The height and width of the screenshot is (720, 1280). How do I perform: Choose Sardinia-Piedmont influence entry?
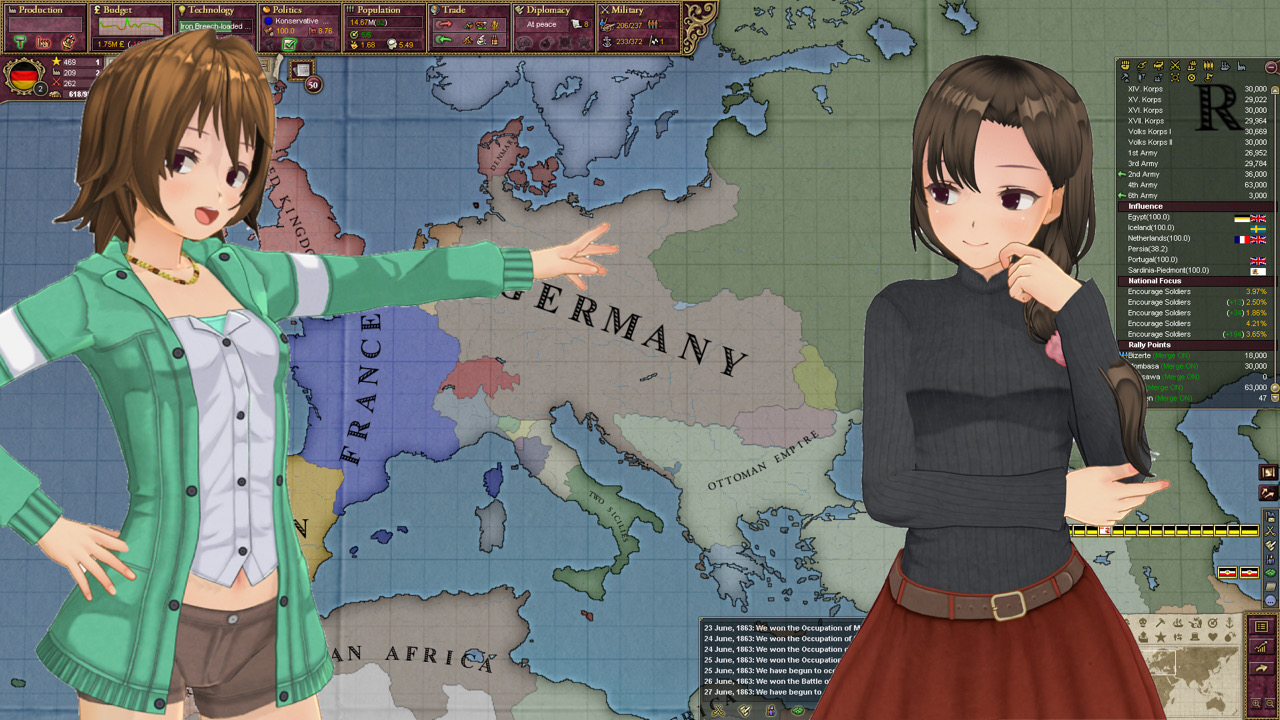click(1168, 270)
